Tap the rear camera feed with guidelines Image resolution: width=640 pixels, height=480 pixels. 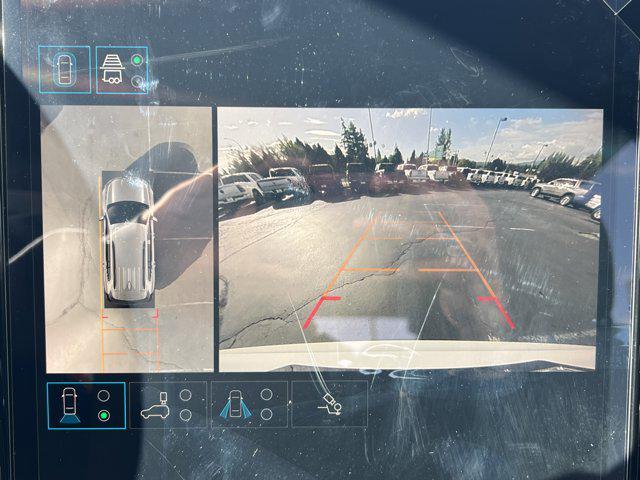410,238
